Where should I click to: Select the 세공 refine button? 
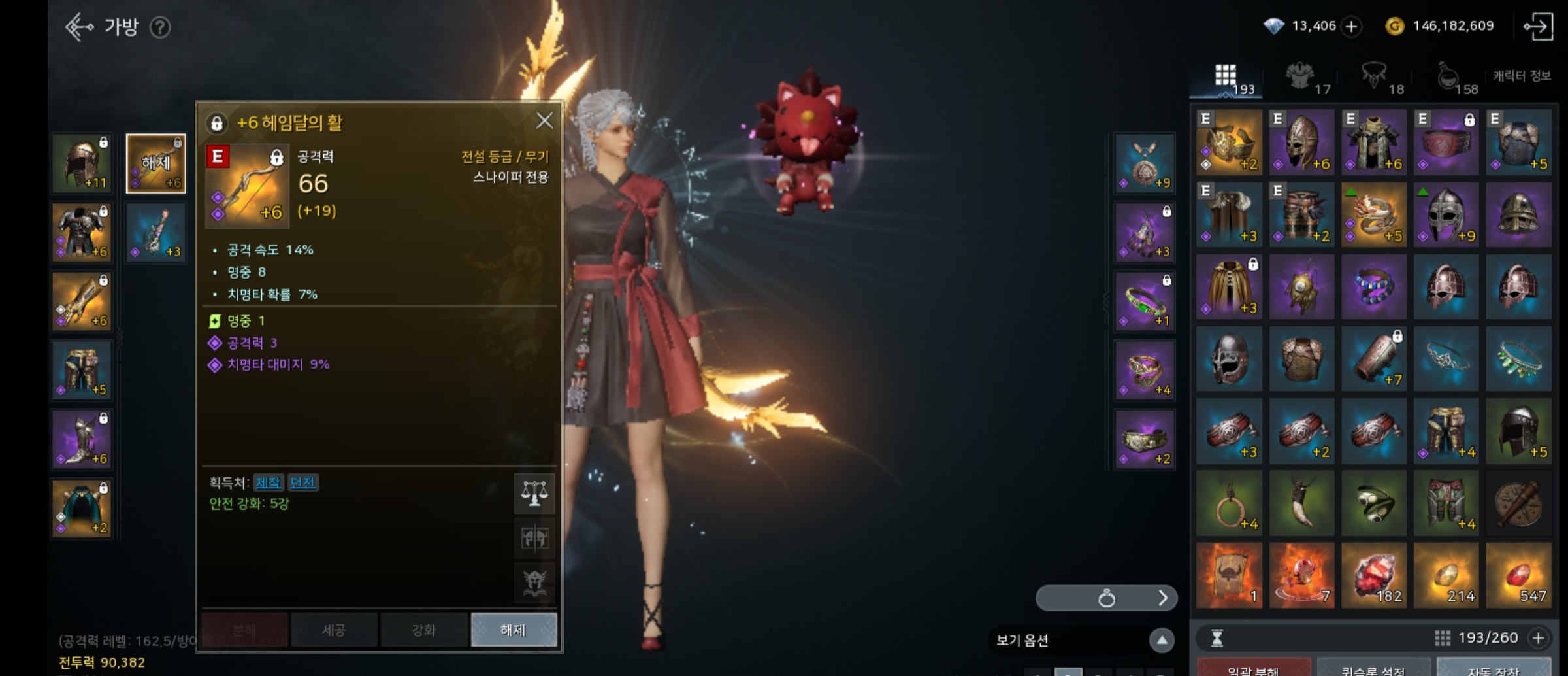coord(334,630)
